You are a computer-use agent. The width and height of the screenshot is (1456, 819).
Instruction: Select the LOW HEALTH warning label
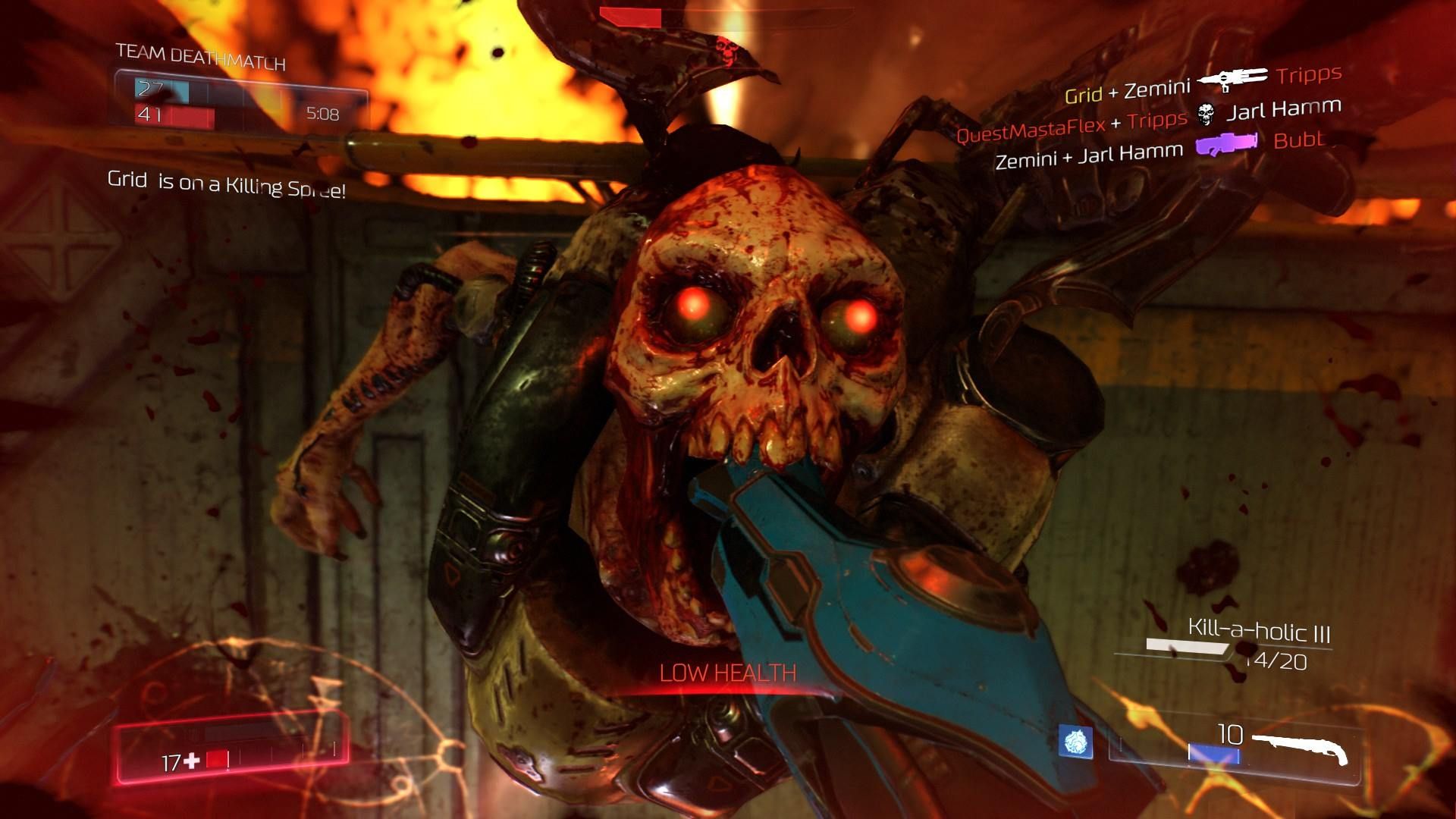pyautogui.click(x=729, y=671)
